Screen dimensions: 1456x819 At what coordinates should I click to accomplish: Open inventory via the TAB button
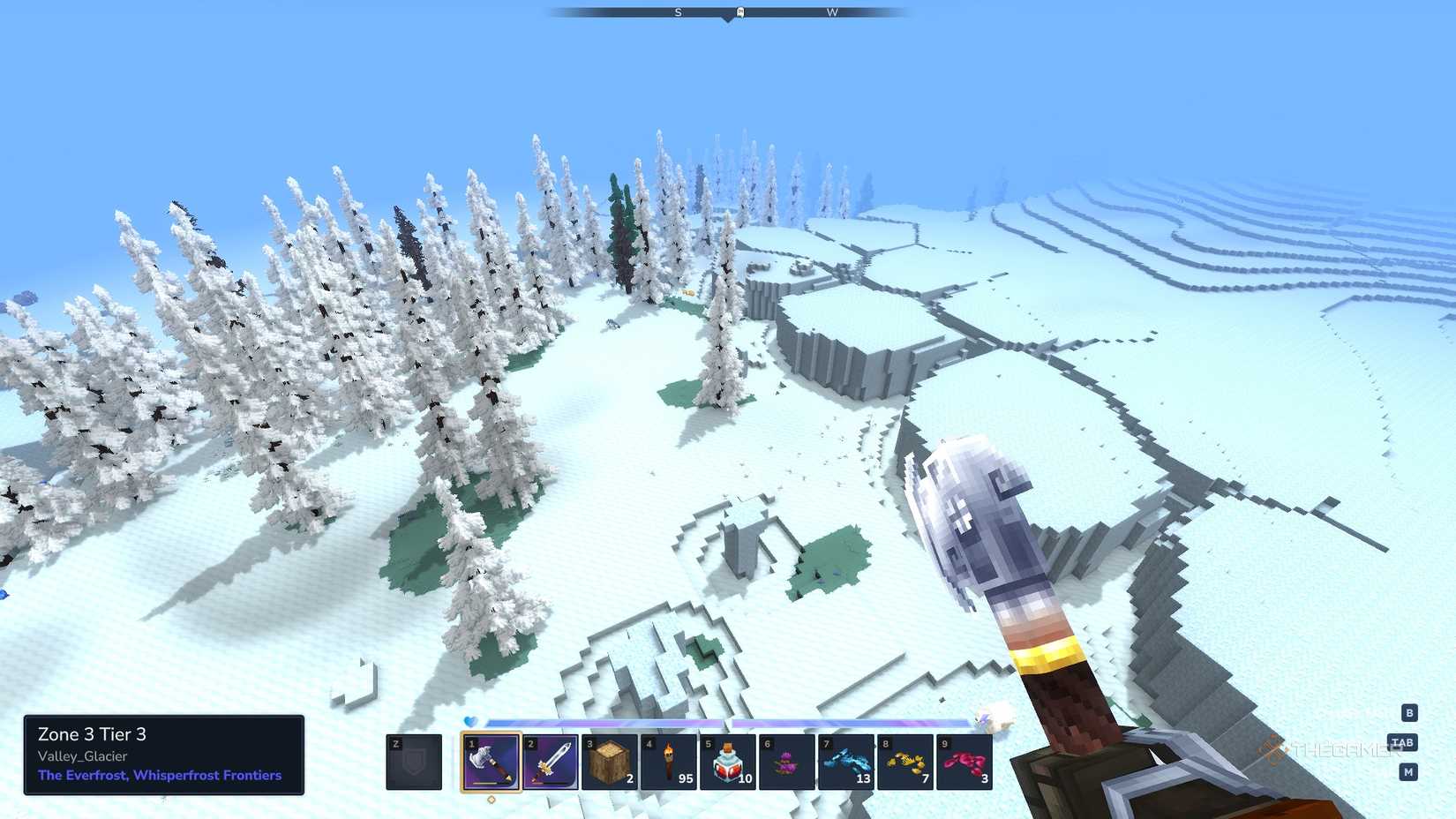pos(1403,742)
